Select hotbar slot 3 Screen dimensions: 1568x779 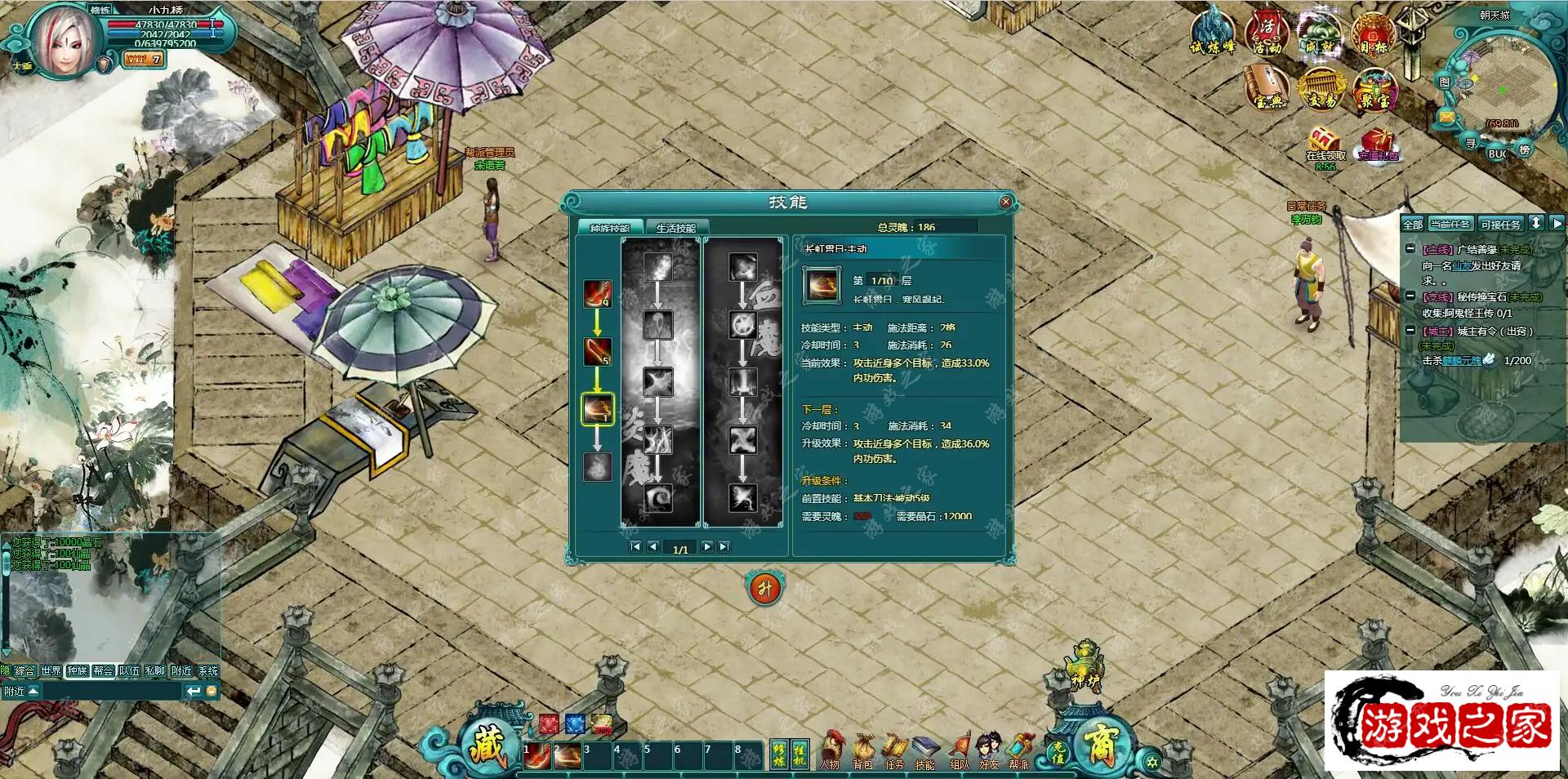[x=599, y=756]
